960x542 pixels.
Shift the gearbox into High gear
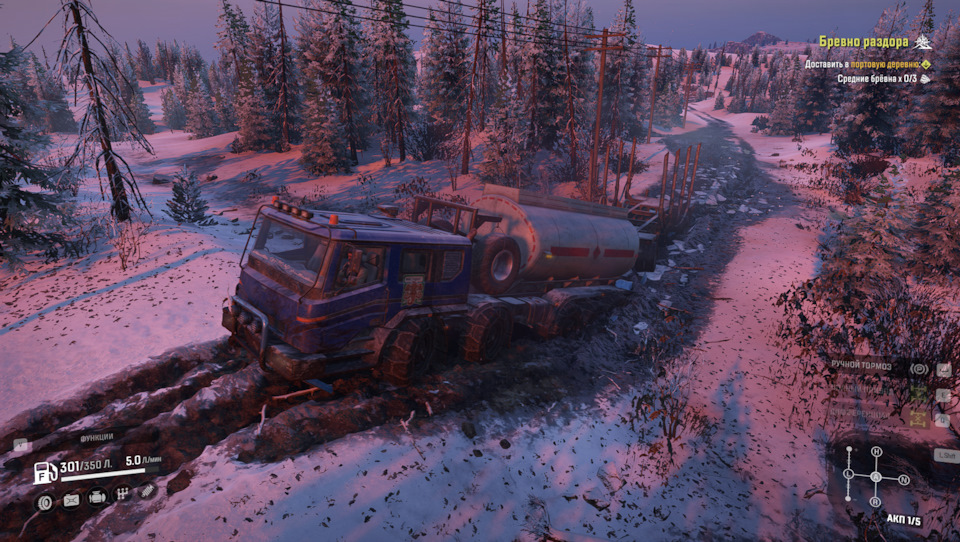[x=876, y=452]
